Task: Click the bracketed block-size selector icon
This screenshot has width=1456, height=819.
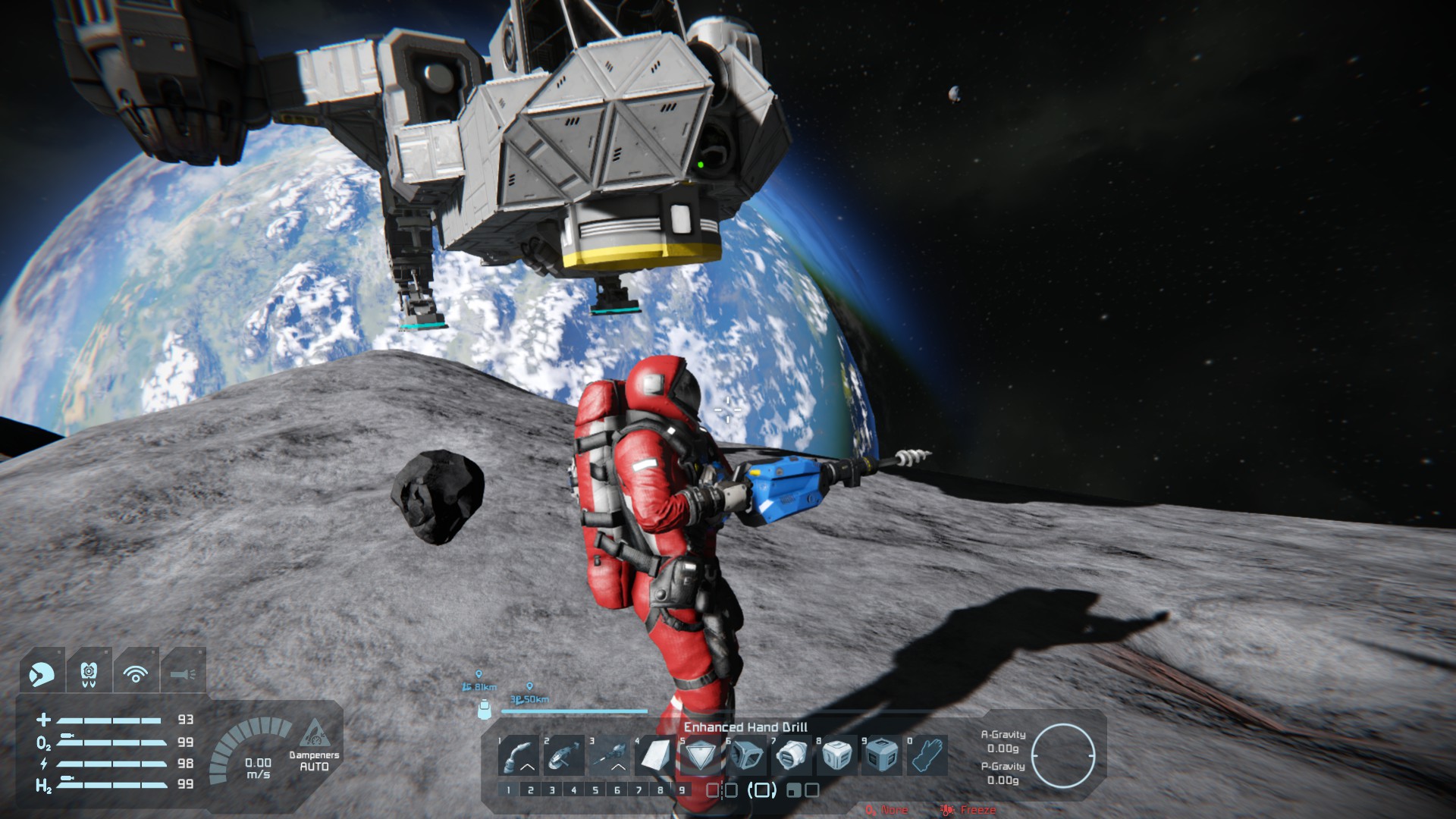Action: pyautogui.click(x=761, y=790)
